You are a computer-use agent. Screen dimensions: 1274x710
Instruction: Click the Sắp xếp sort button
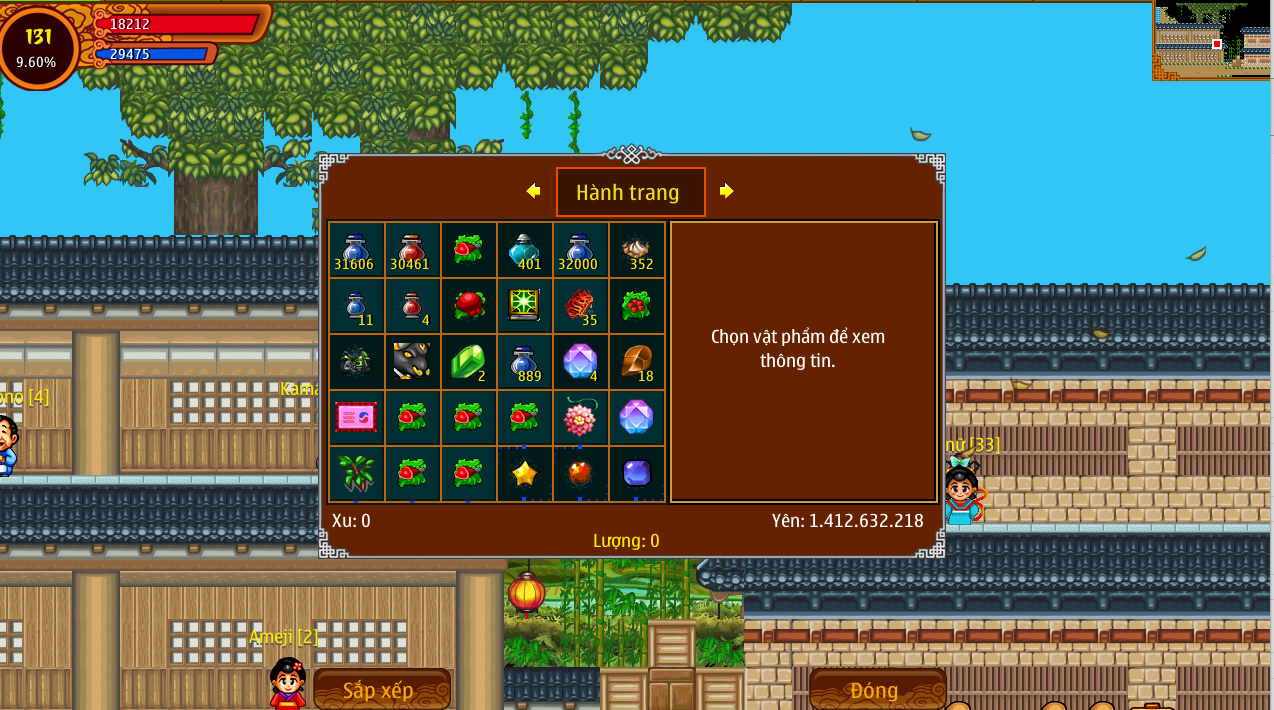(x=381, y=690)
